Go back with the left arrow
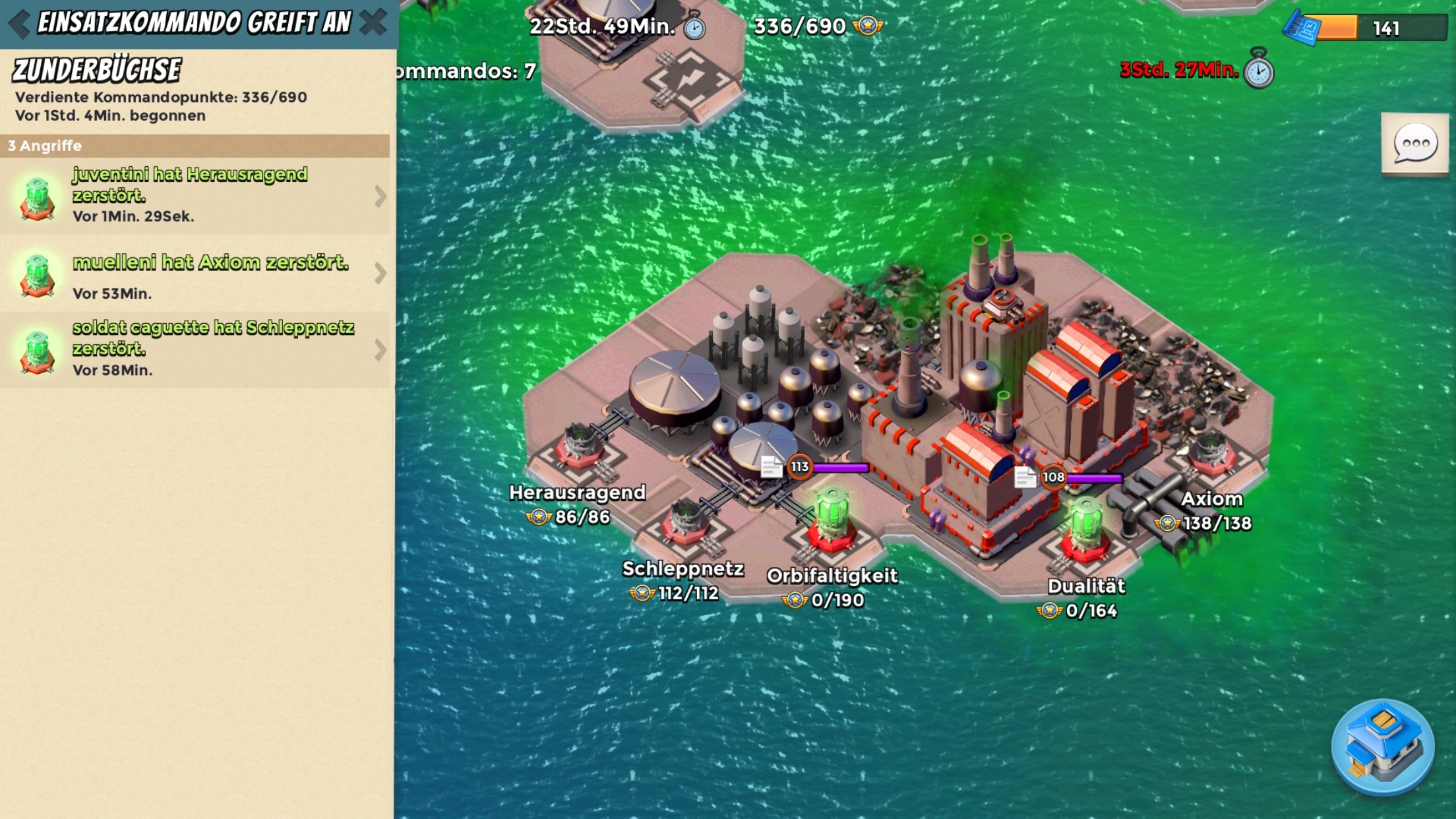1456x819 pixels. click(20, 24)
